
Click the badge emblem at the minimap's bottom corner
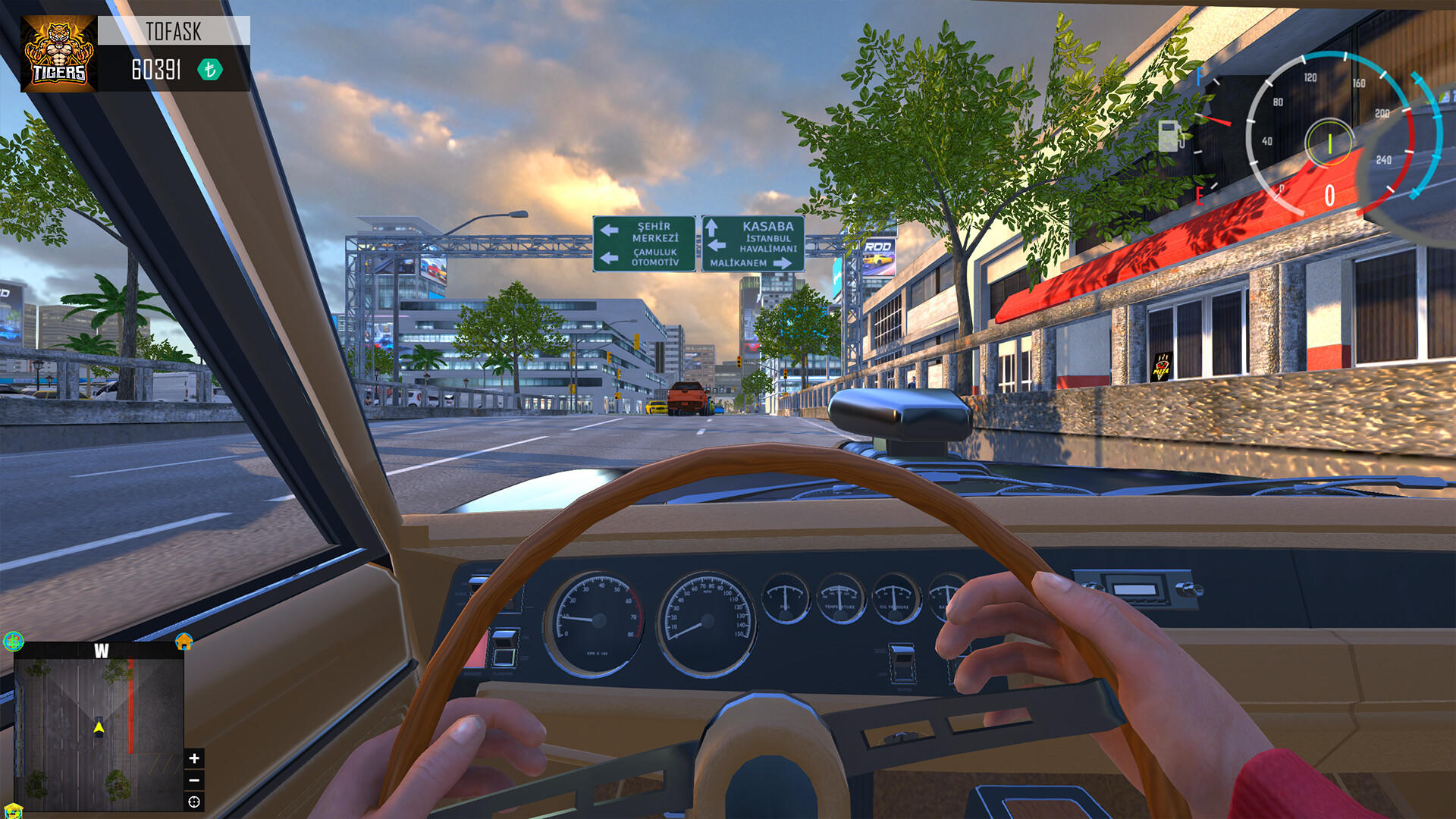14,813
